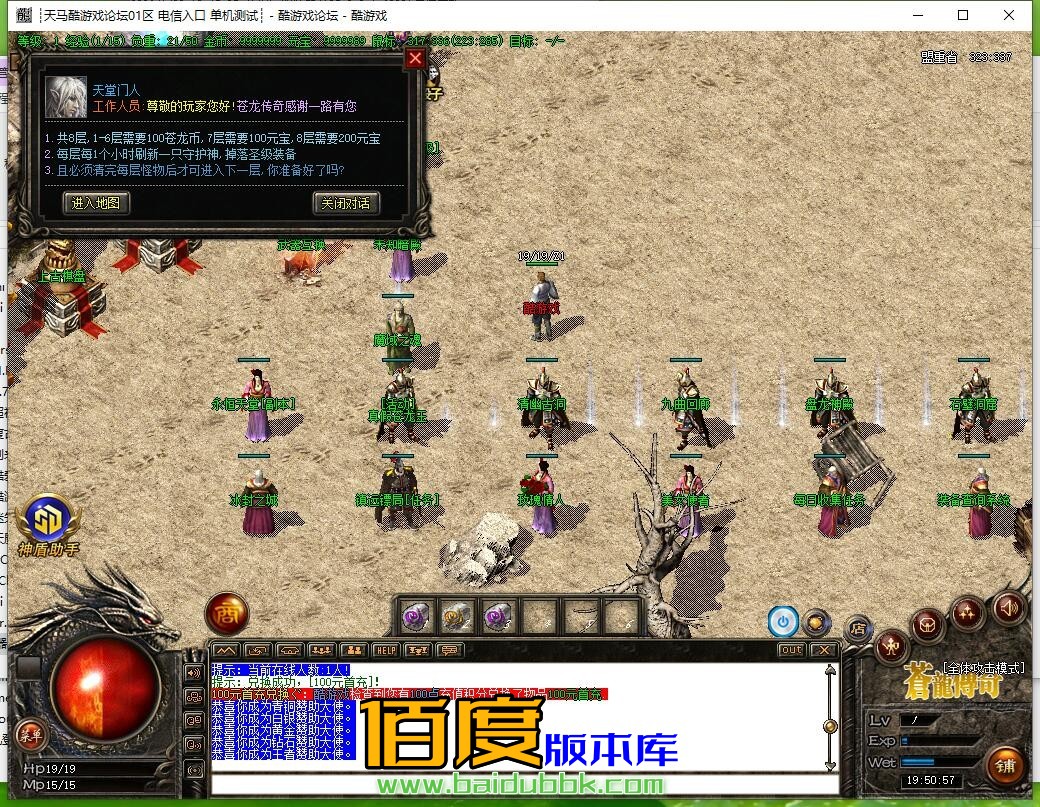1040x807 pixels.
Task: Close the chat panel with its X button
Action: pyautogui.click(x=823, y=650)
